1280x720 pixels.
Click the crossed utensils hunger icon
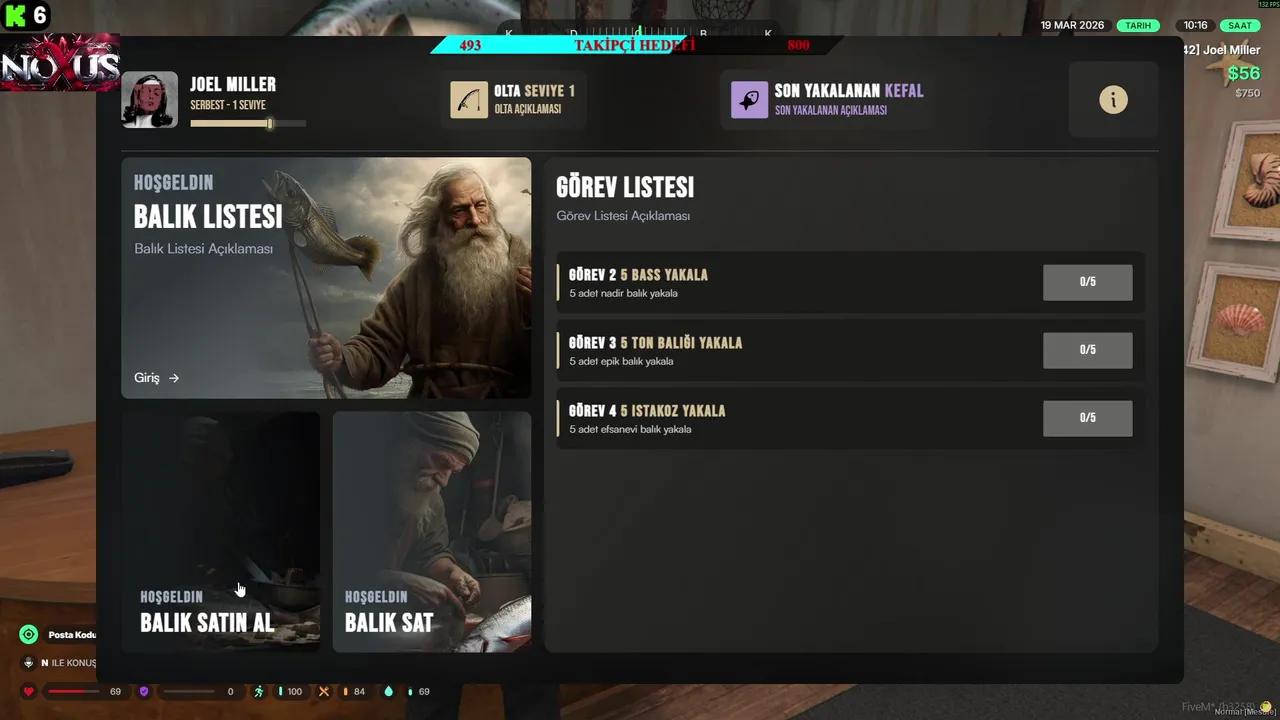(324, 690)
